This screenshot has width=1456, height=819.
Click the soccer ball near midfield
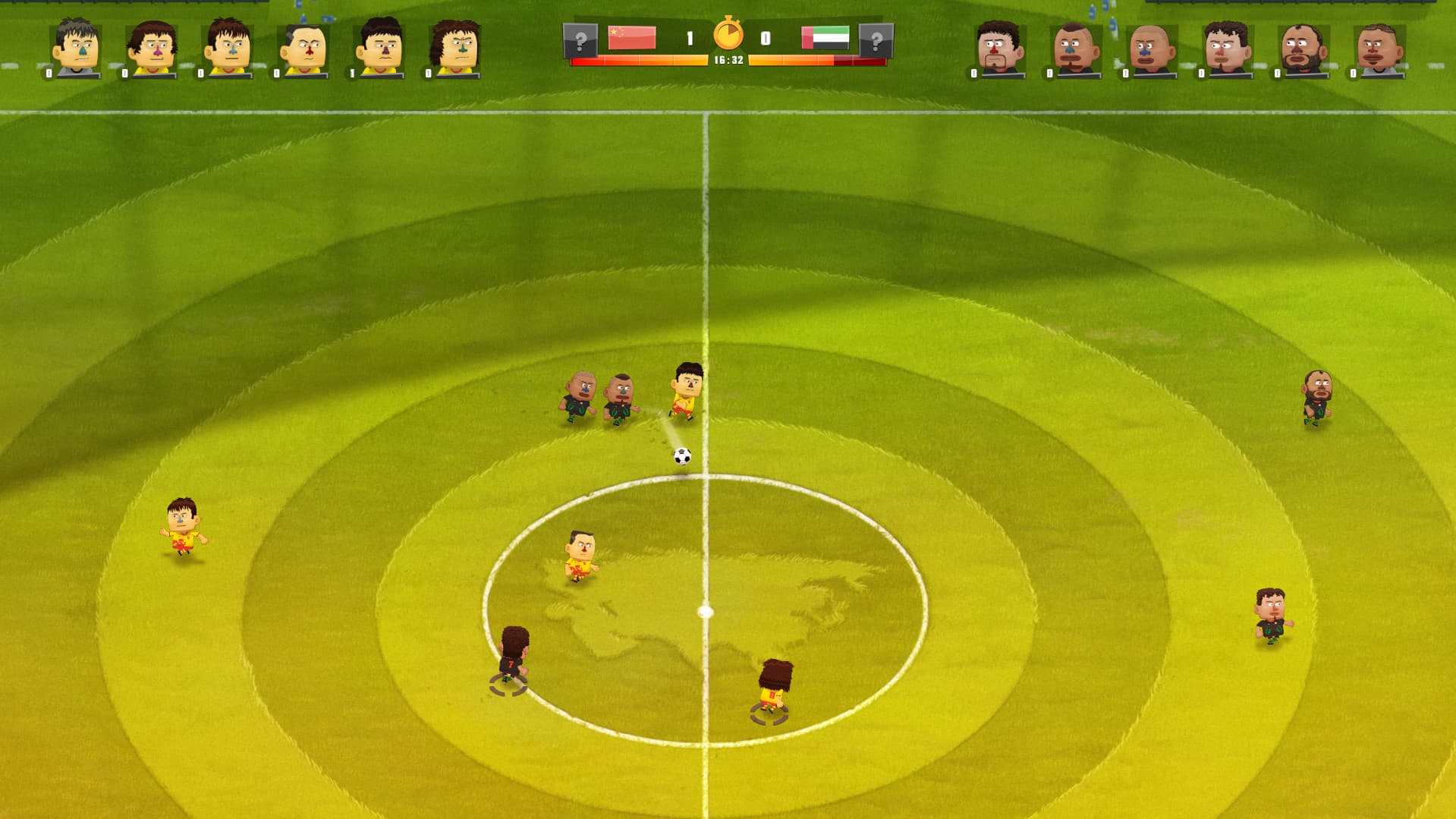click(x=681, y=455)
